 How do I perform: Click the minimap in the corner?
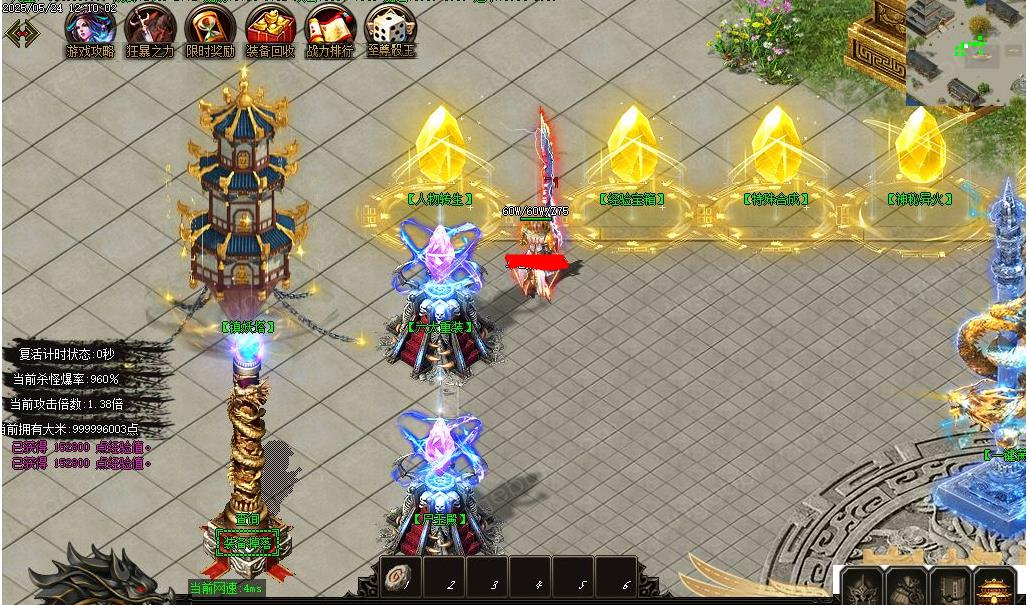965,52
